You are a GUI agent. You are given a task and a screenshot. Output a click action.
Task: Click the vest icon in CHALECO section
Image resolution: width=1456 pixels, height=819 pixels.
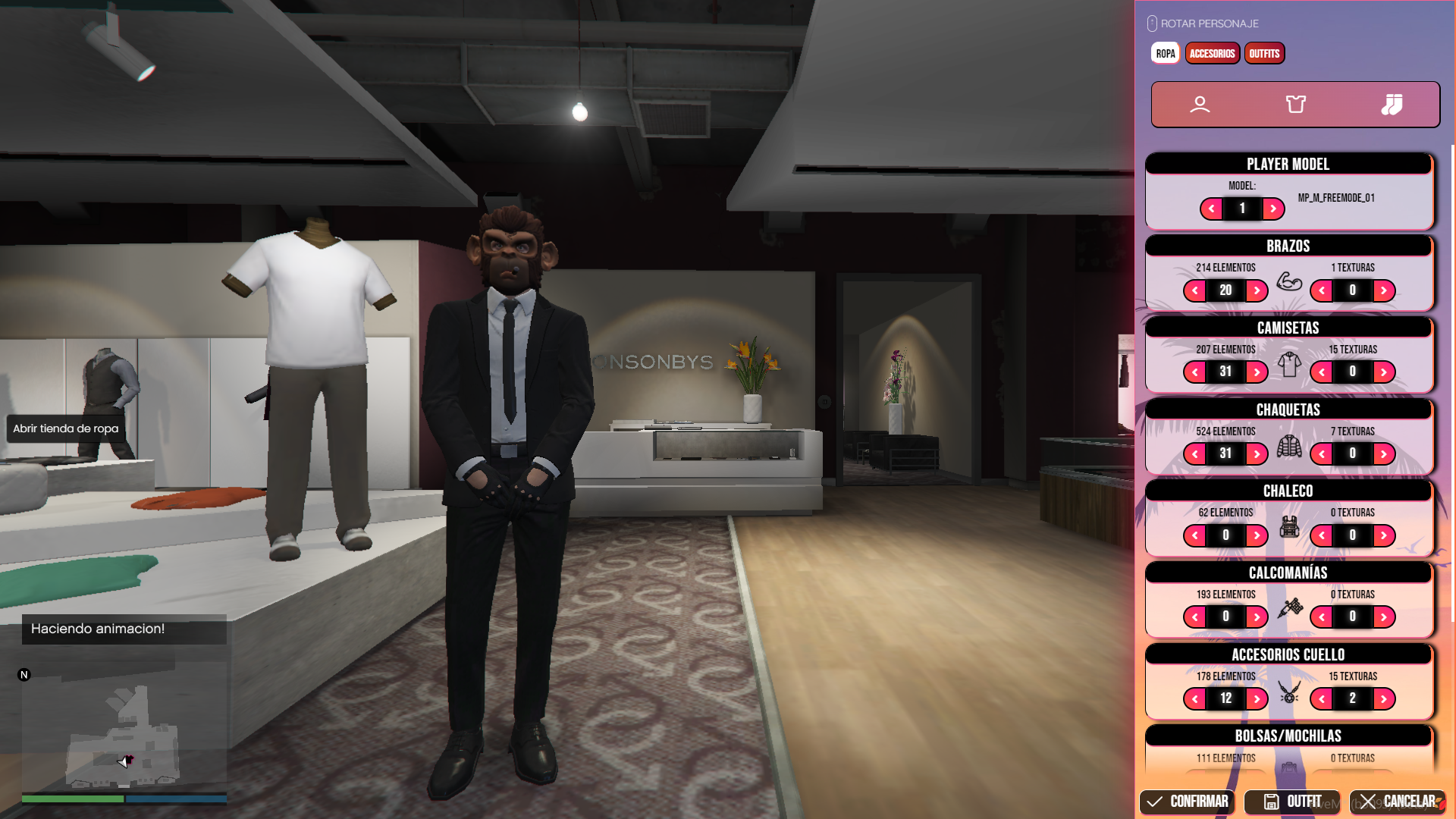[1289, 528]
